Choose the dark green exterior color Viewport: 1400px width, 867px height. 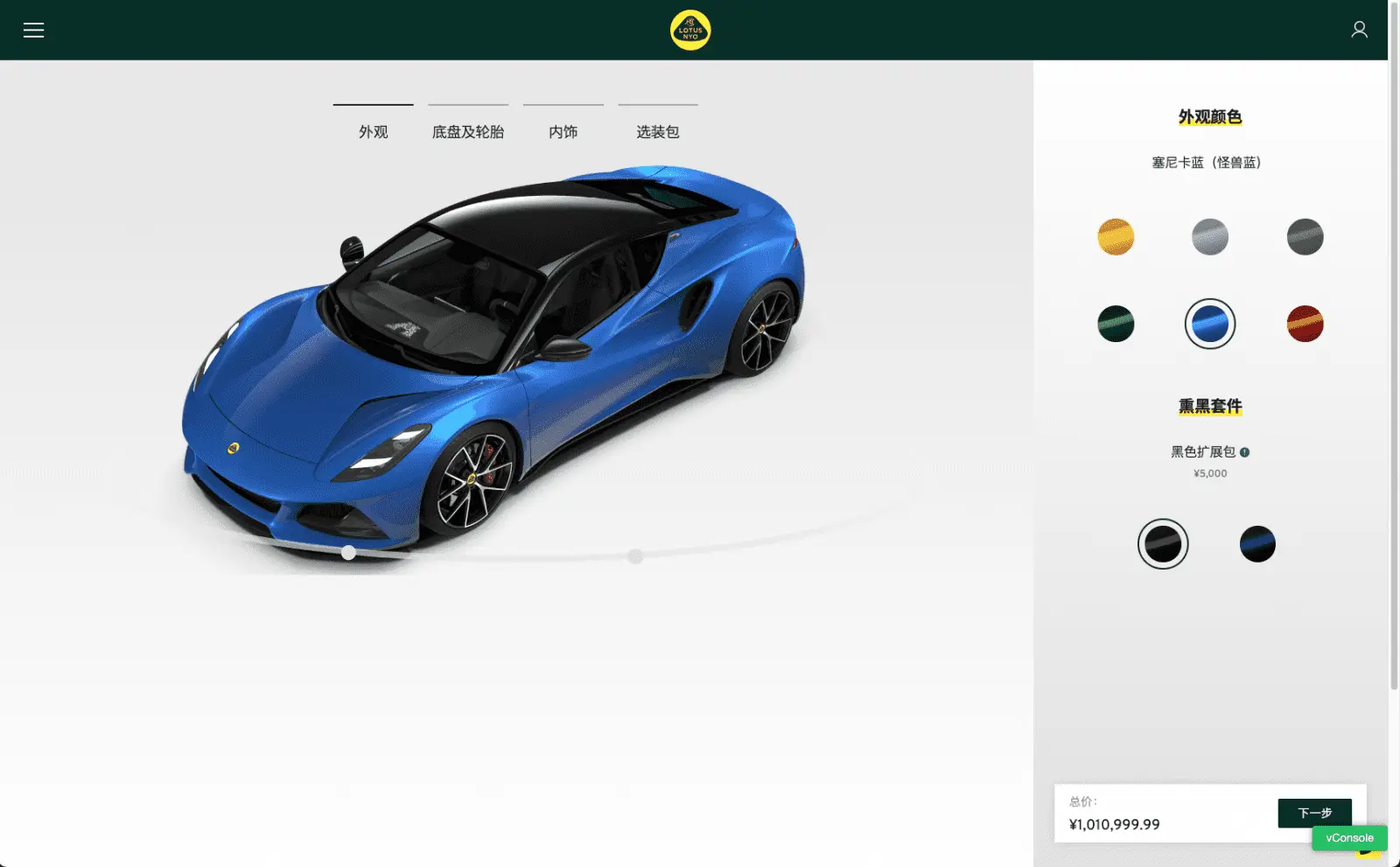click(x=1116, y=324)
